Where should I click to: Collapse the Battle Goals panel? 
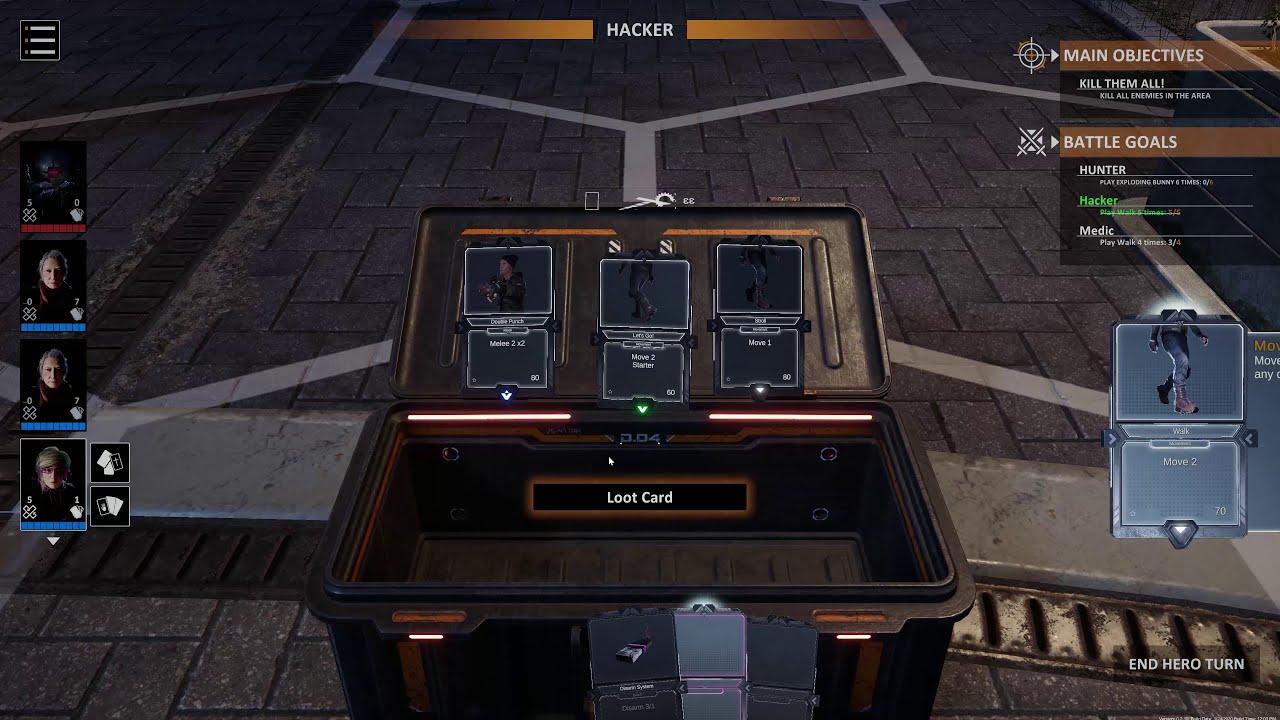coord(1054,143)
